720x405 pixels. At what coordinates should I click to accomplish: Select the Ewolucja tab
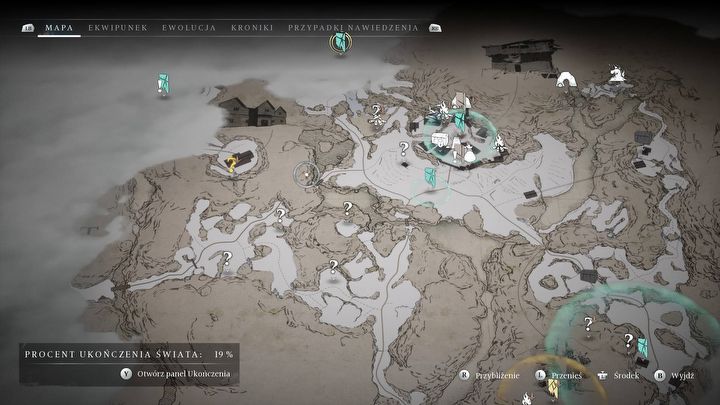(x=190, y=28)
